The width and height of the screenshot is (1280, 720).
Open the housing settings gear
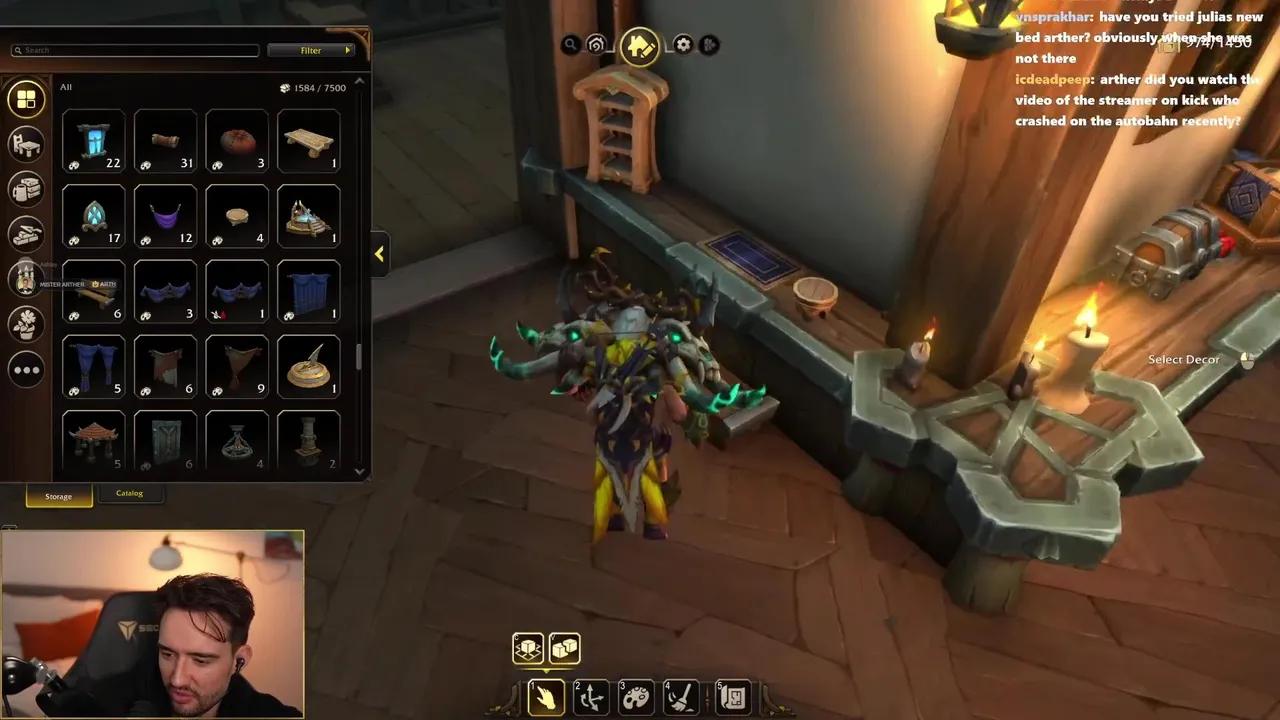coord(681,45)
